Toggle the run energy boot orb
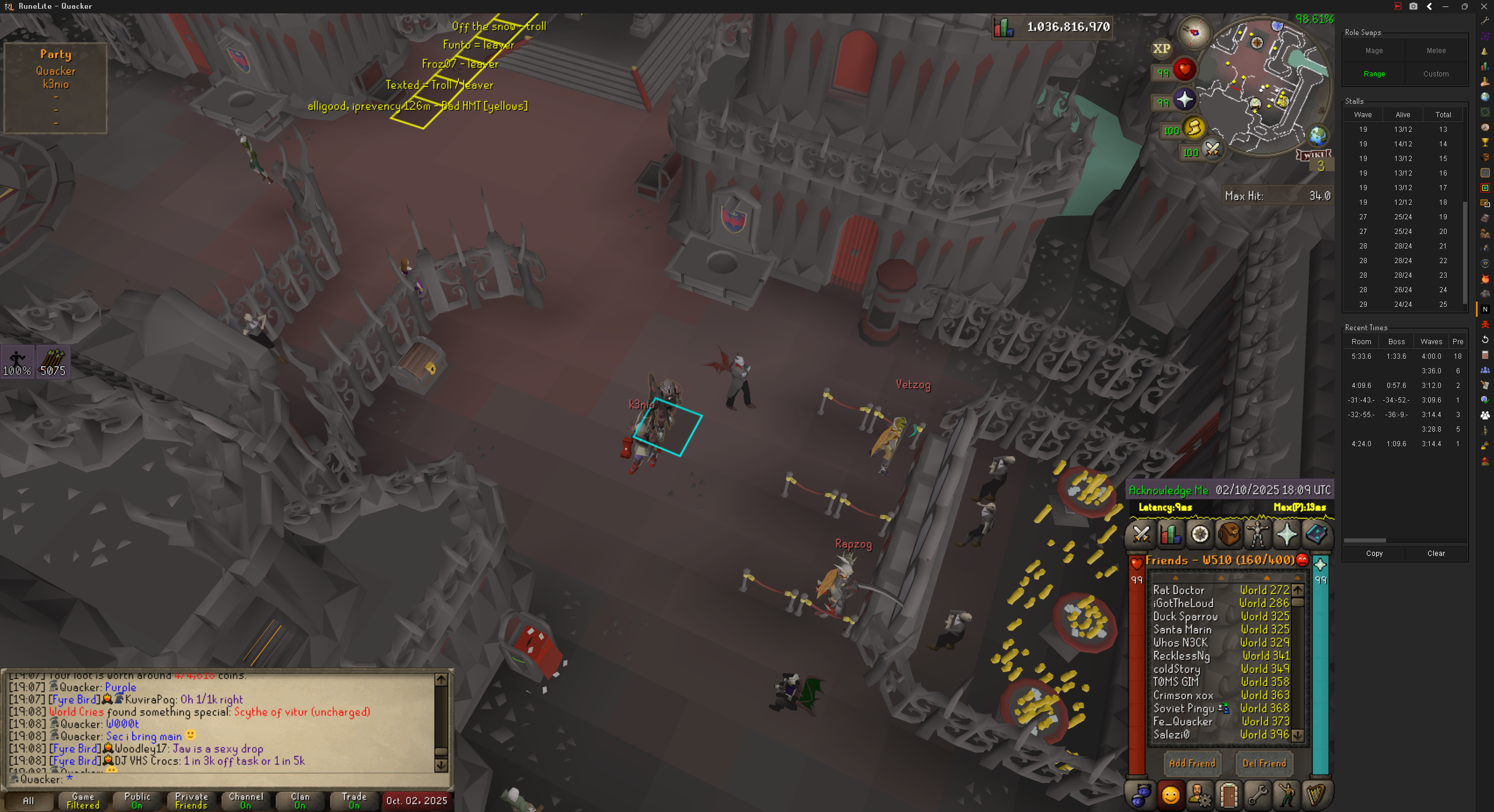 tap(1194, 128)
